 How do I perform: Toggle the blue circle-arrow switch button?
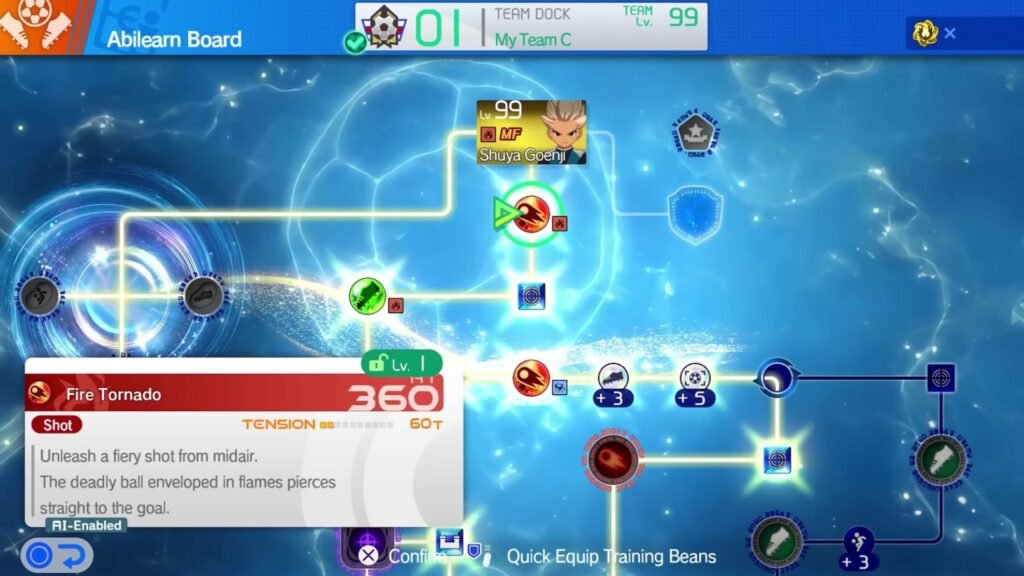click(56, 555)
